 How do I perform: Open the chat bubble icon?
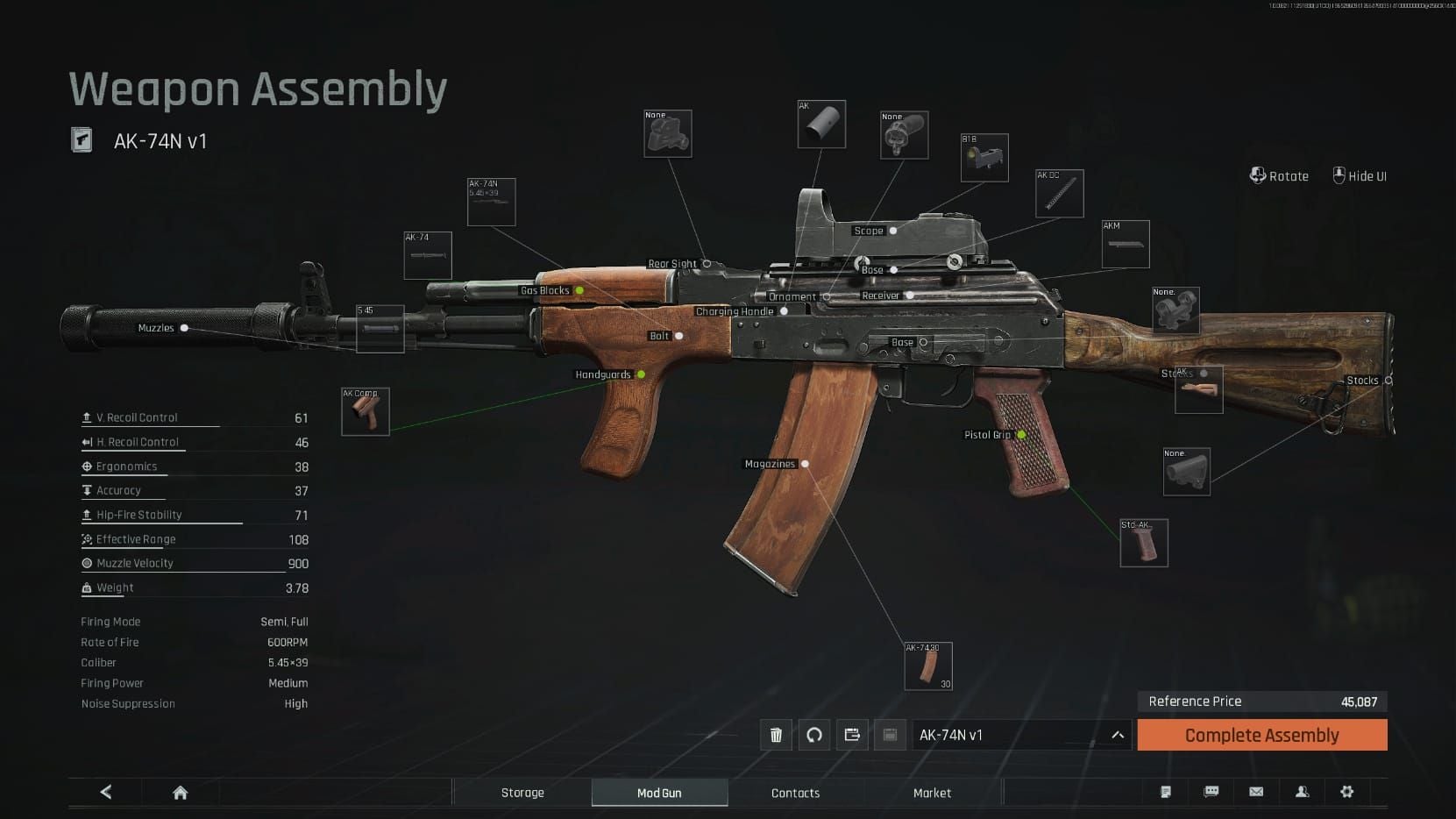click(x=1211, y=792)
